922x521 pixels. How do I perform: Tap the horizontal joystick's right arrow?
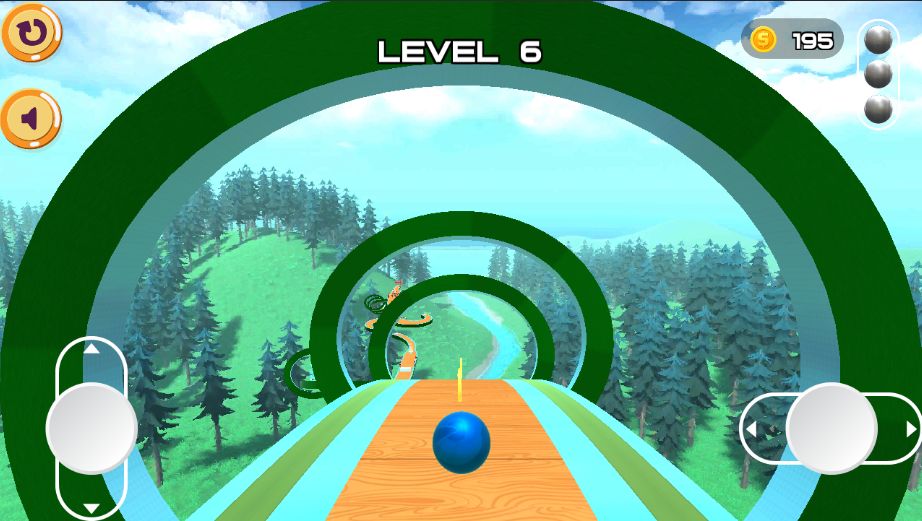(x=910, y=429)
